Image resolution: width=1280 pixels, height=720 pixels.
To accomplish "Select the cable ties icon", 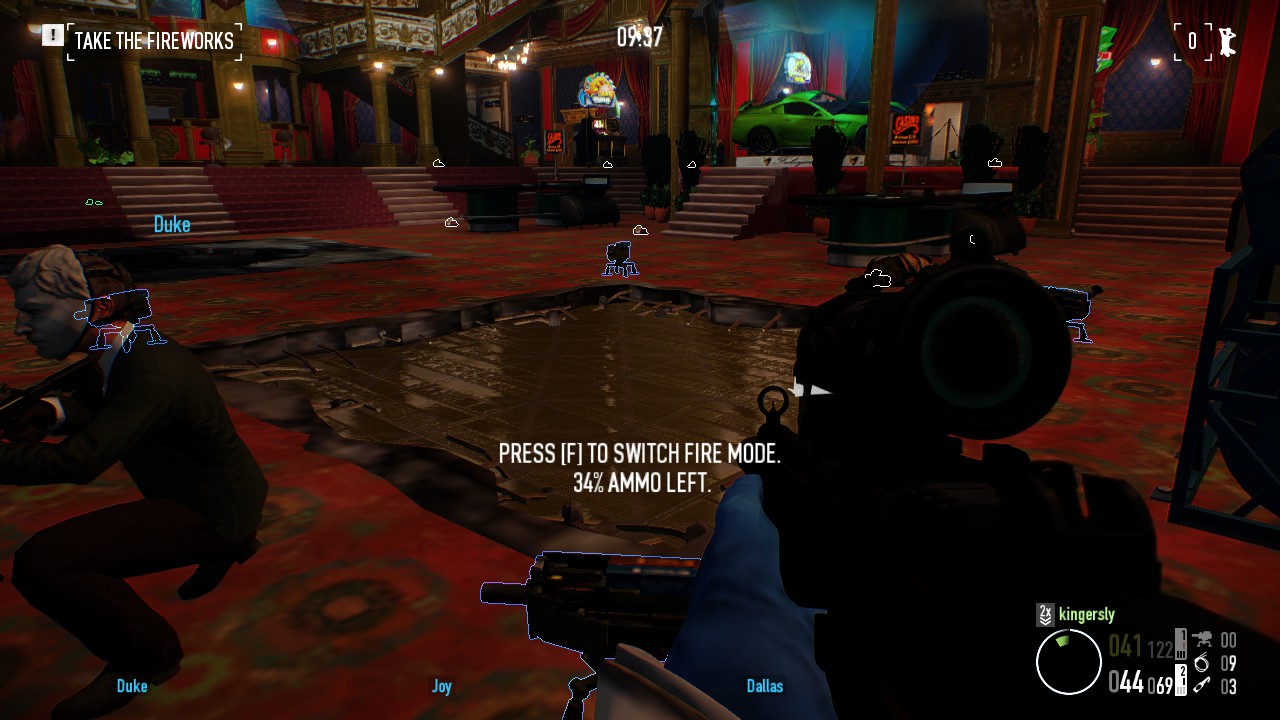I will pyautogui.click(x=1202, y=663).
